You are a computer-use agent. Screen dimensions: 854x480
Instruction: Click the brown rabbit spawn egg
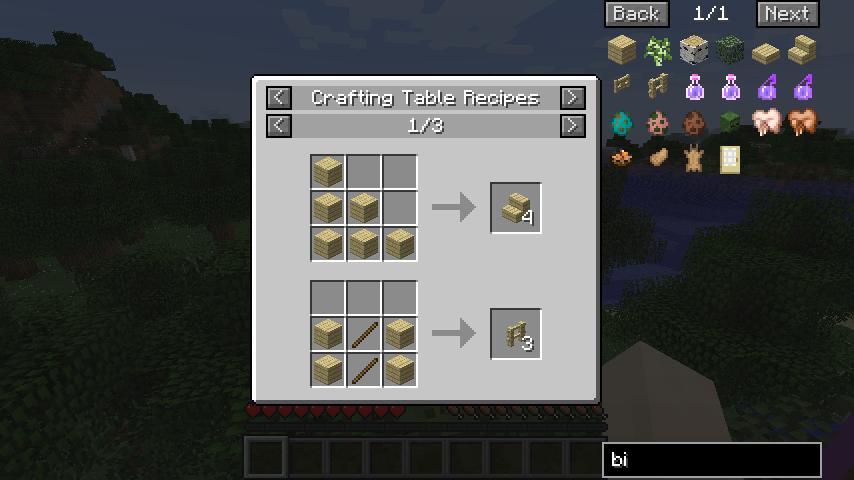pyautogui.click(x=694, y=122)
